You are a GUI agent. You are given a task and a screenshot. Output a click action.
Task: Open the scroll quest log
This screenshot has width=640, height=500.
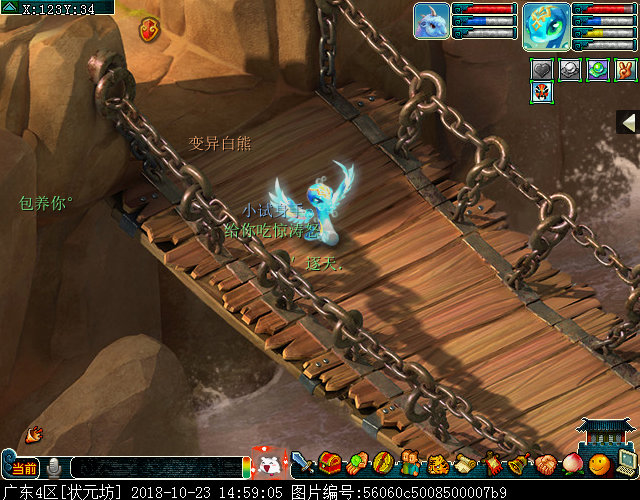pyautogui.click(x=464, y=463)
